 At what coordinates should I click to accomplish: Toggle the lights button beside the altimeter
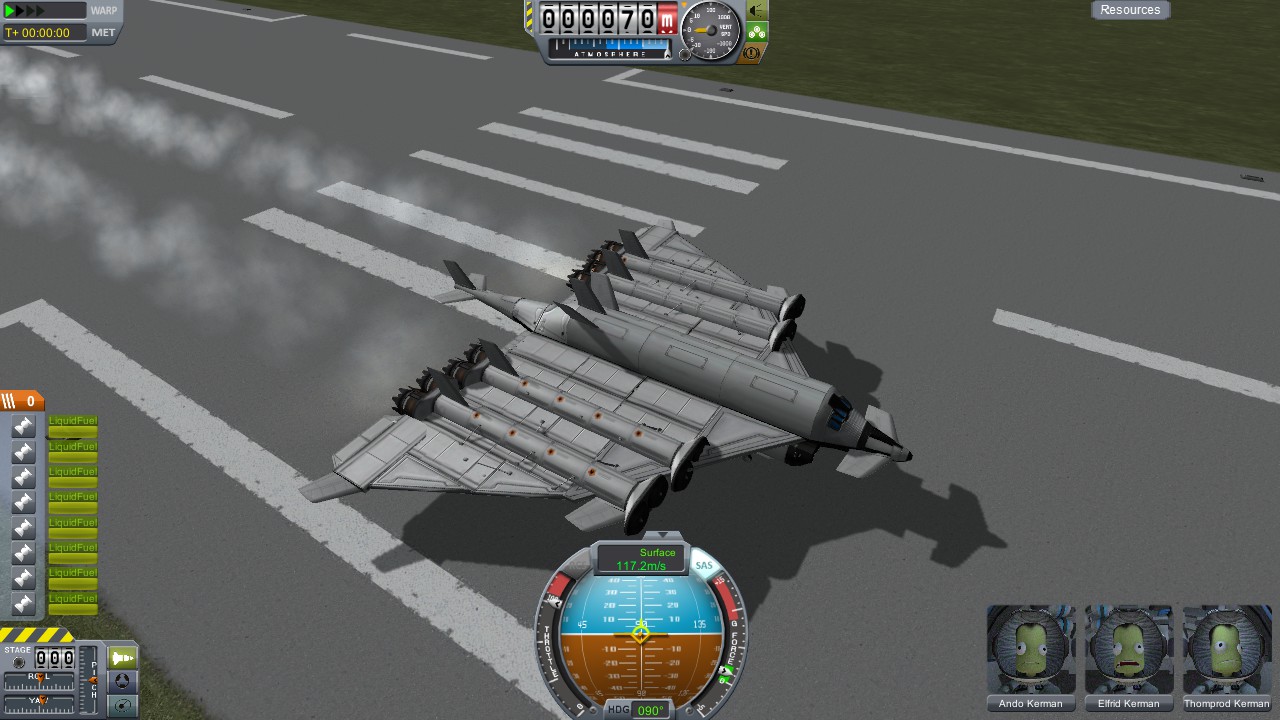click(x=757, y=10)
